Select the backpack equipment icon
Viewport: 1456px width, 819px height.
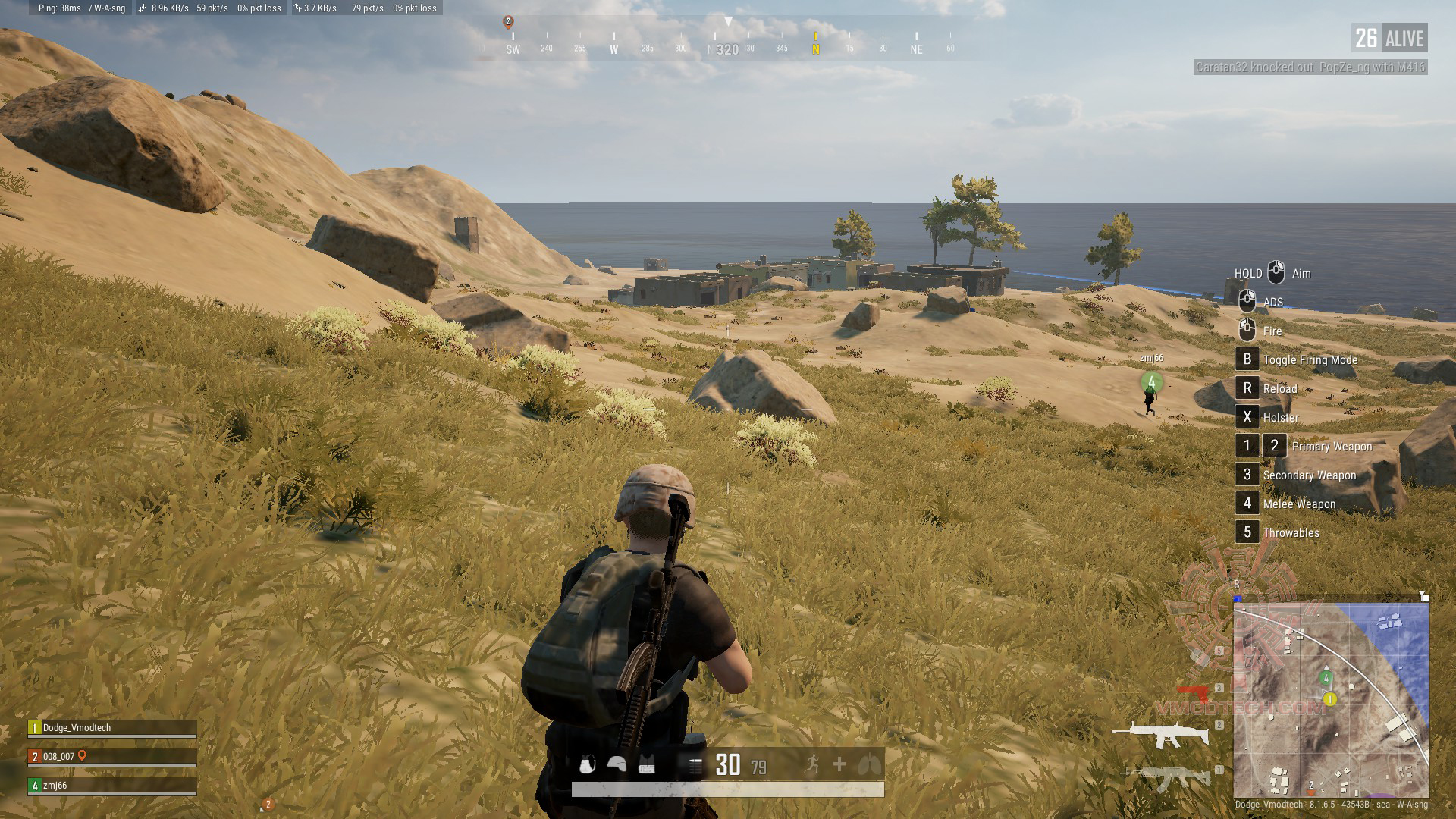[587, 765]
